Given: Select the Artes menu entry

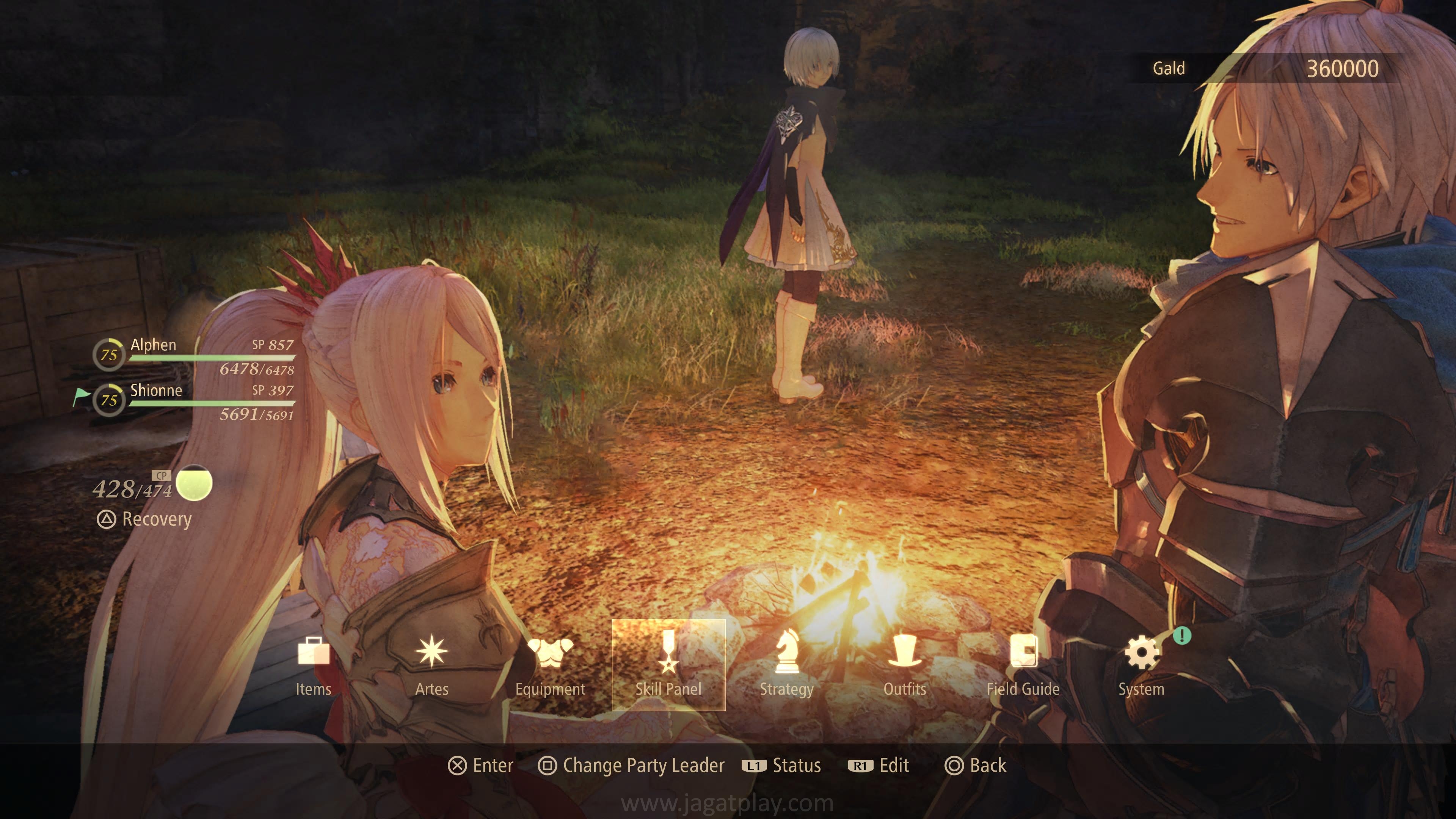Looking at the screenshot, I should (431, 665).
